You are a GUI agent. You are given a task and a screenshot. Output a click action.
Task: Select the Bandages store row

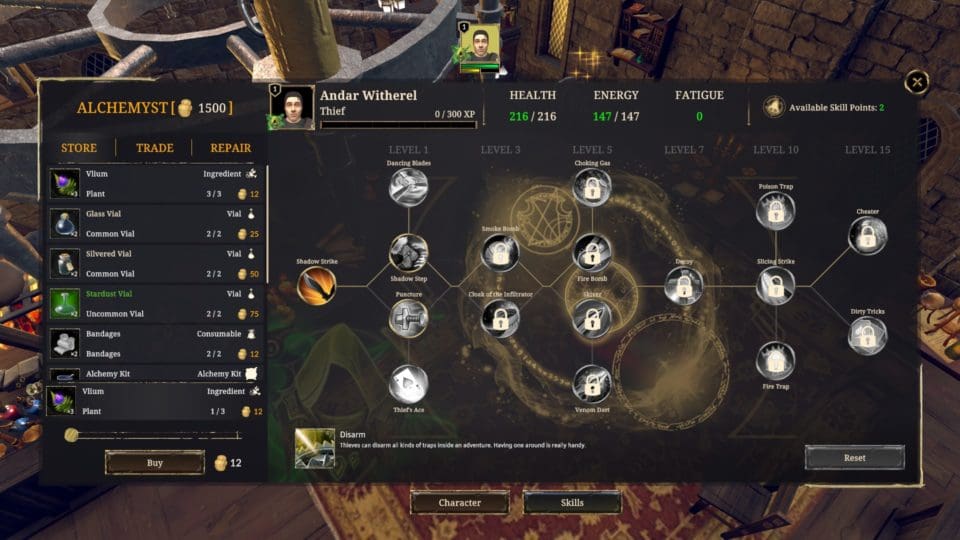[x=155, y=344]
